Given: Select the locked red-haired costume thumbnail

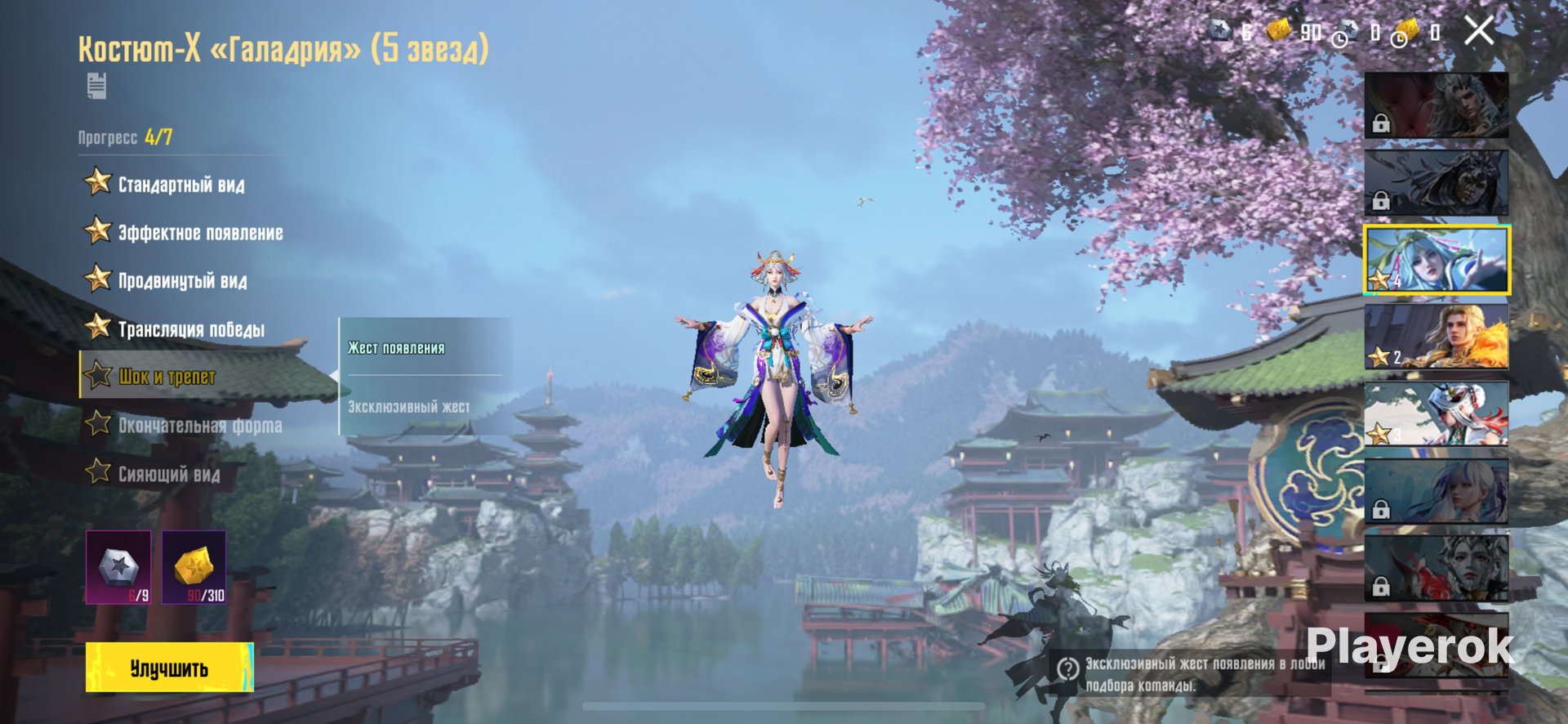Looking at the screenshot, I should pyautogui.click(x=1436, y=105).
